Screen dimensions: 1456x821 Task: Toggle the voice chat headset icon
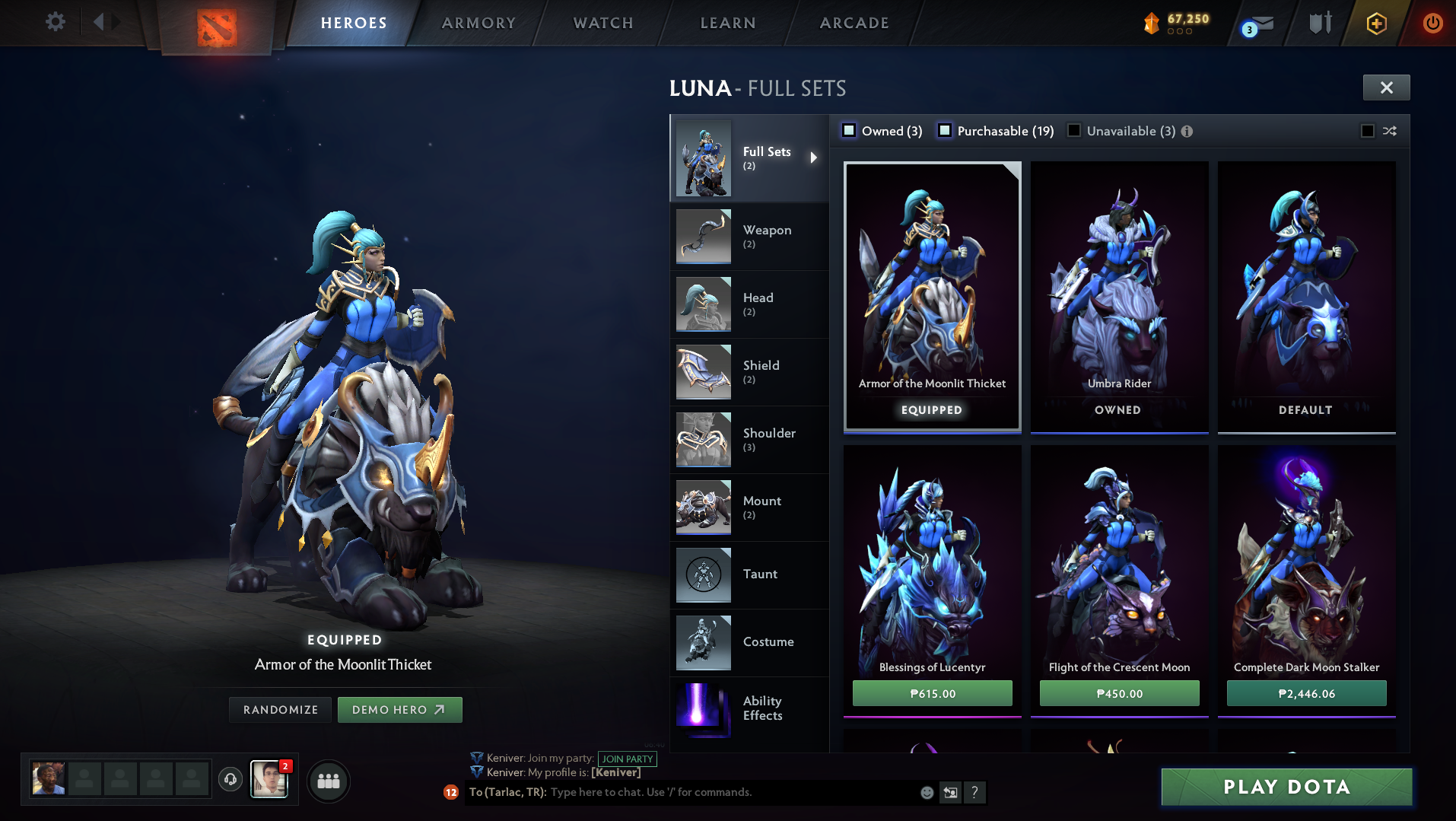[x=230, y=780]
